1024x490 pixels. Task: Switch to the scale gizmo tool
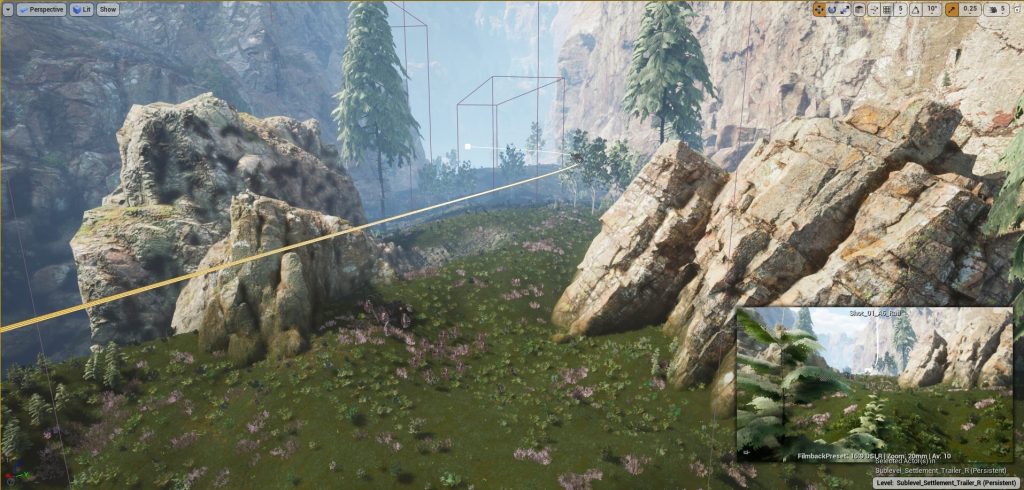(x=845, y=9)
